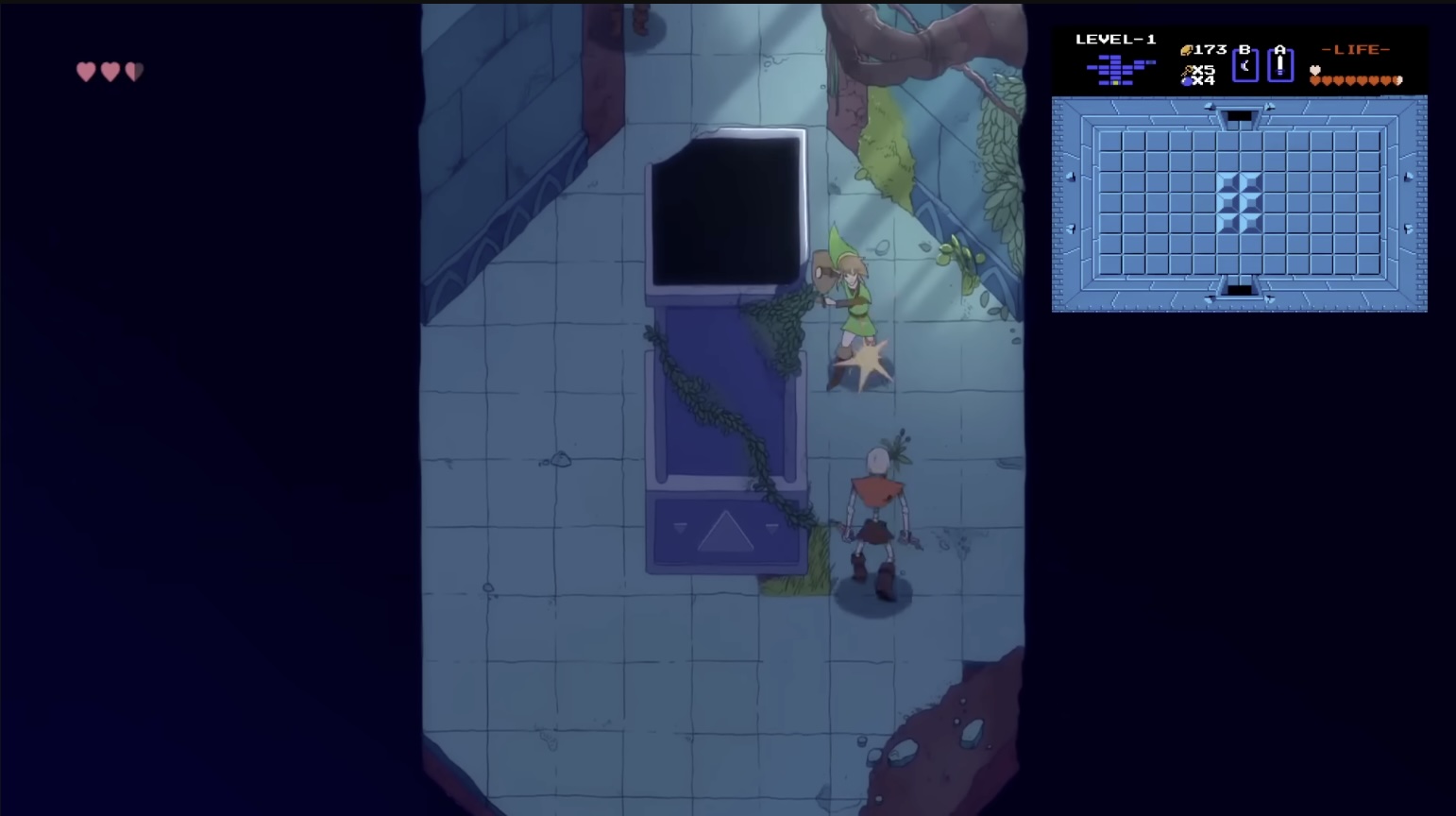Image resolution: width=1456 pixels, height=816 pixels.
Task: Click the orange -LIFE- heading
Action: point(1354,49)
